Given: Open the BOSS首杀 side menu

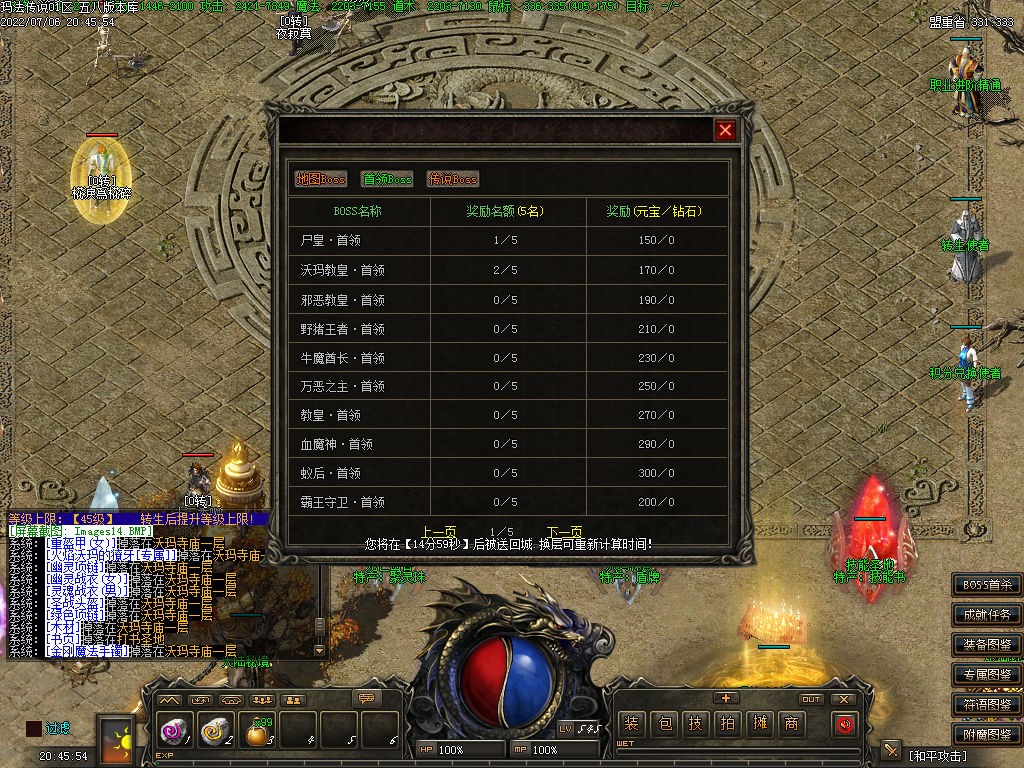Looking at the screenshot, I should tap(987, 585).
